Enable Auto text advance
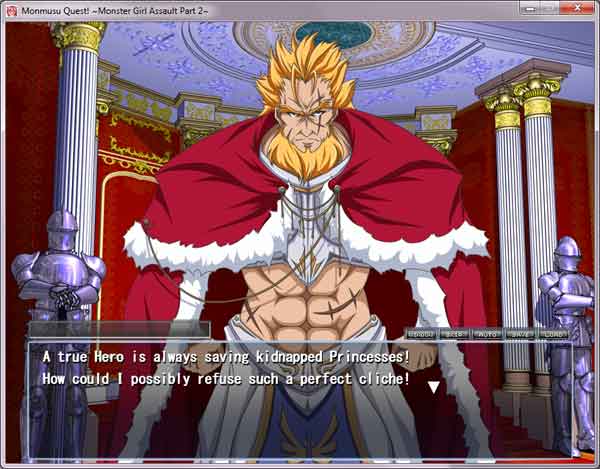The height and width of the screenshot is (469, 600). click(x=487, y=333)
